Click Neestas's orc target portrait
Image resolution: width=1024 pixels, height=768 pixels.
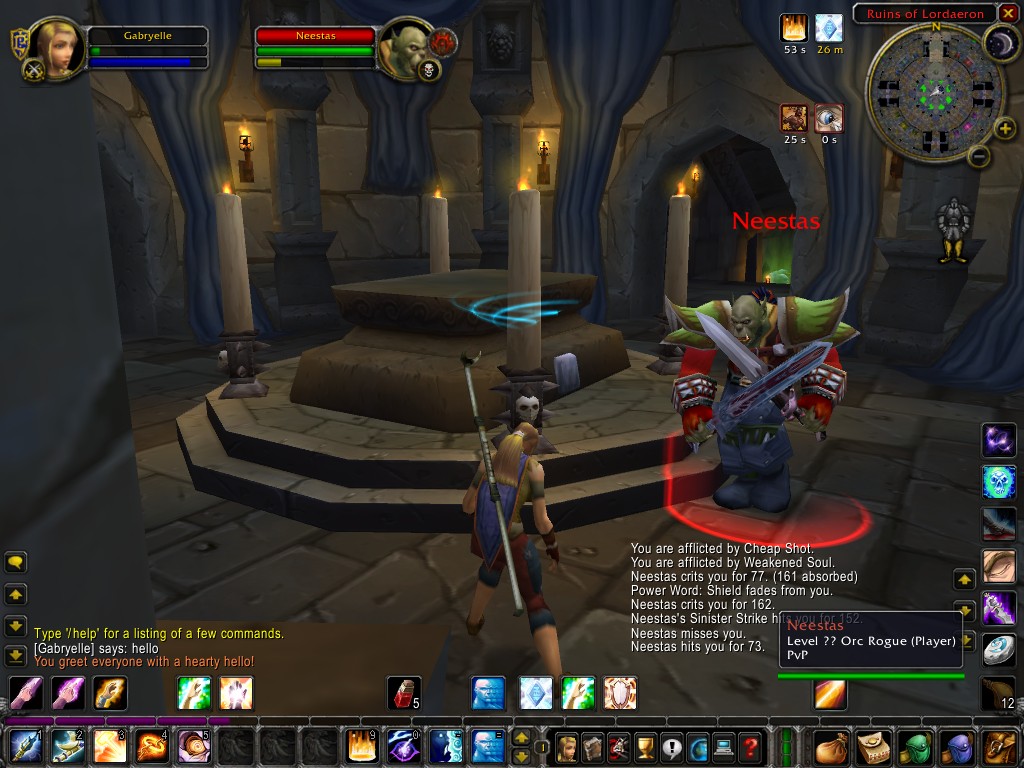pos(405,47)
